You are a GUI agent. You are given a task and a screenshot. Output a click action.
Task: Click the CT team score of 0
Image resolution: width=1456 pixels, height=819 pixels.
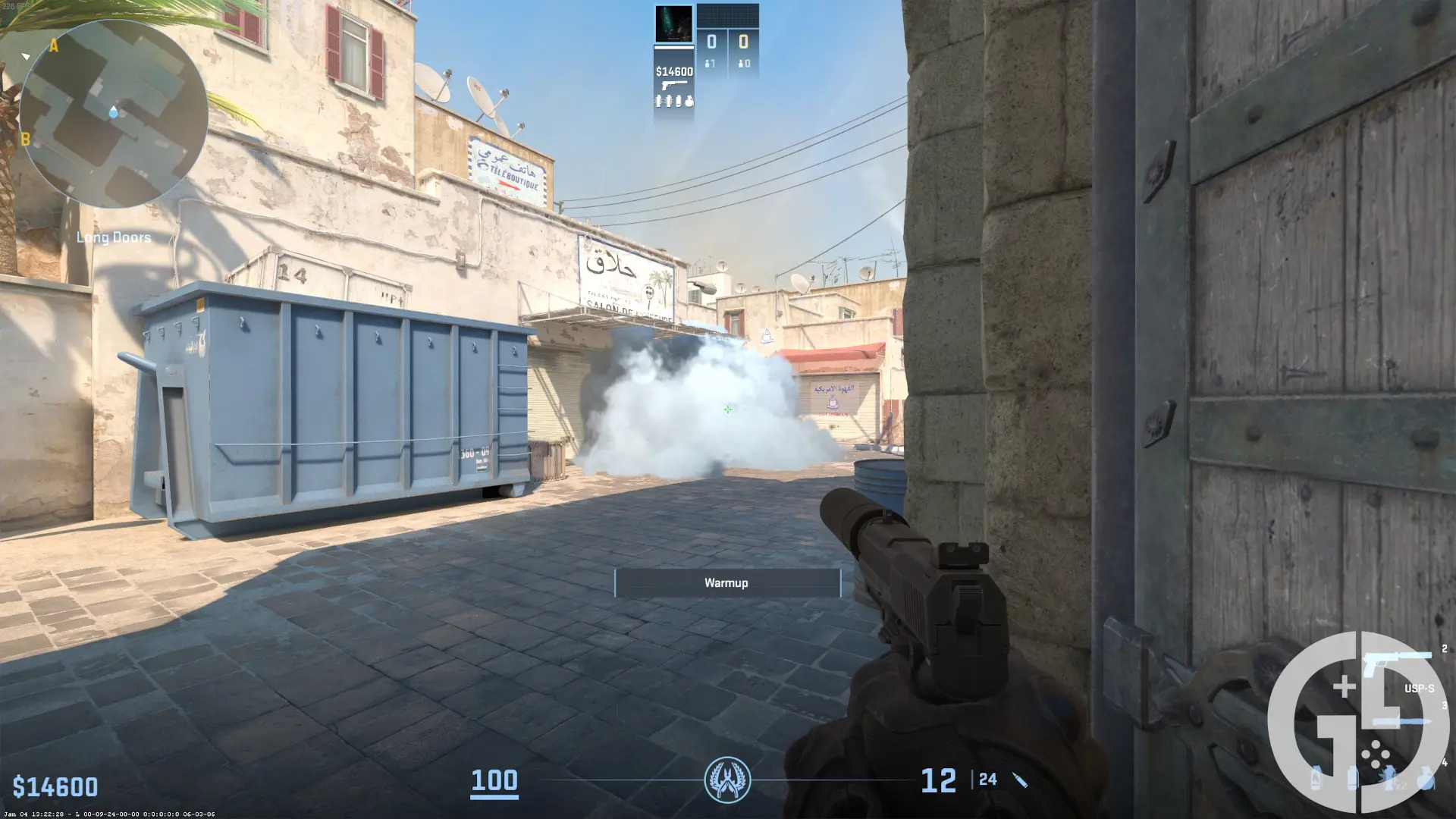pos(711,42)
